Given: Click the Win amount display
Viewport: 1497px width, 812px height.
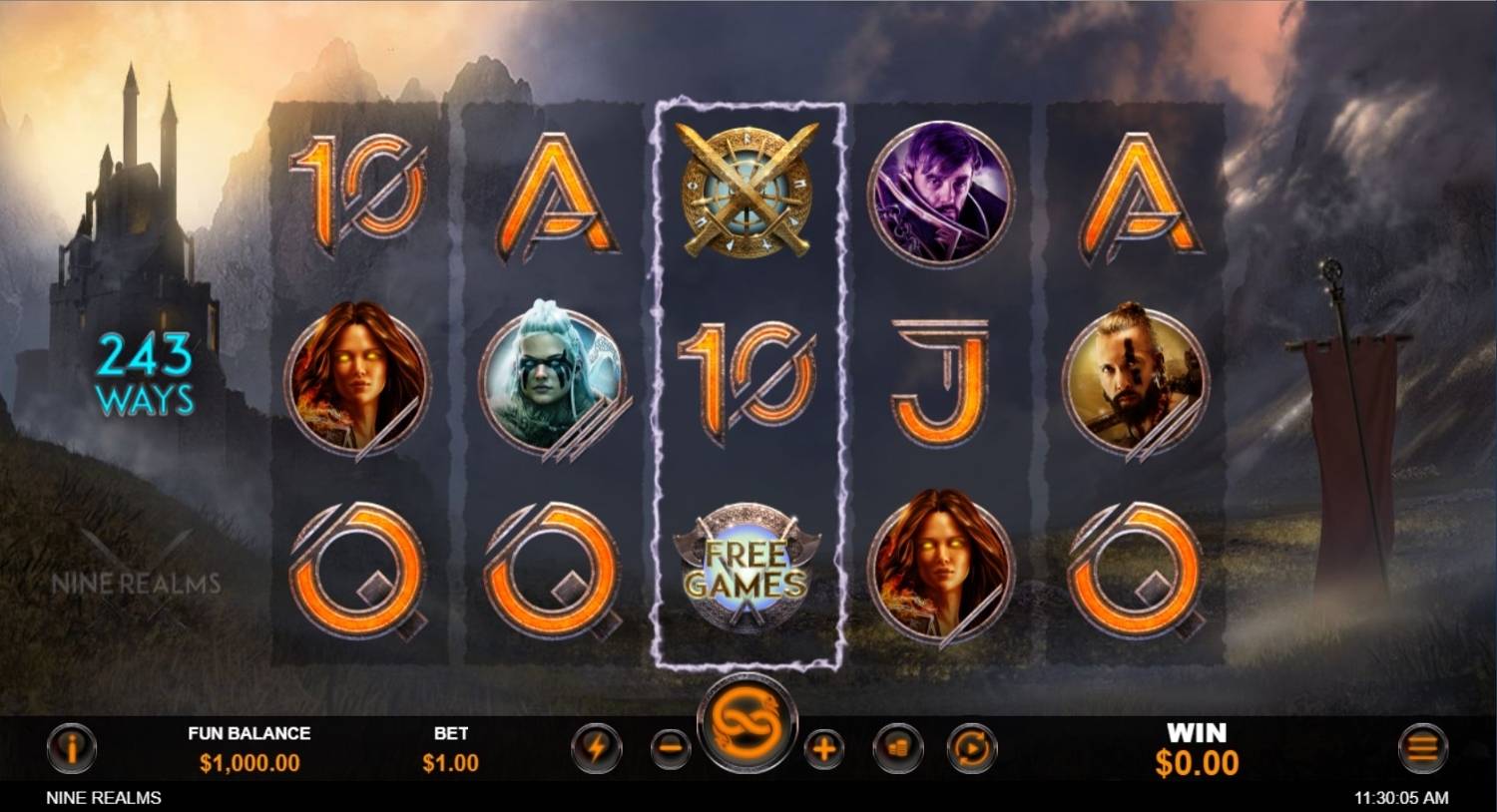Looking at the screenshot, I should coord(1196,762).
